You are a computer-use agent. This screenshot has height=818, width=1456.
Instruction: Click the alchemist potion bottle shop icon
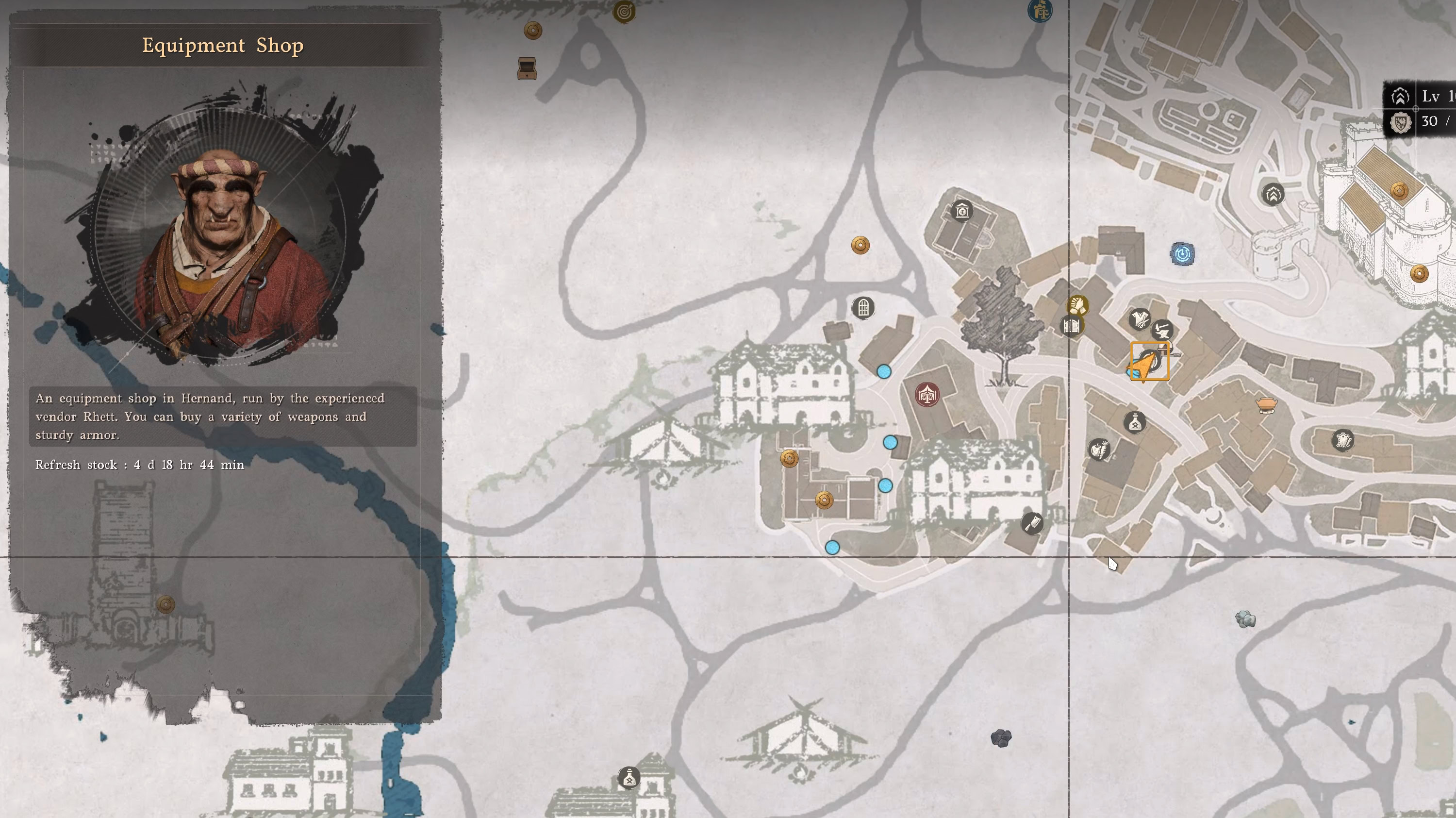(1135, 423)
